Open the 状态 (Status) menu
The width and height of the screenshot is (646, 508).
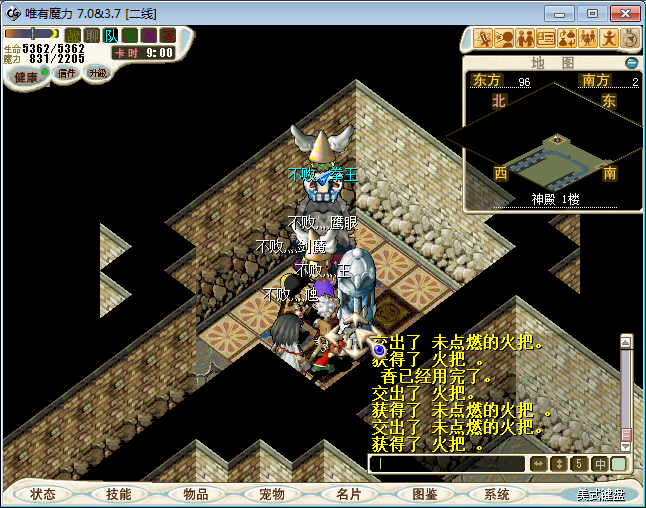(43, 494)
